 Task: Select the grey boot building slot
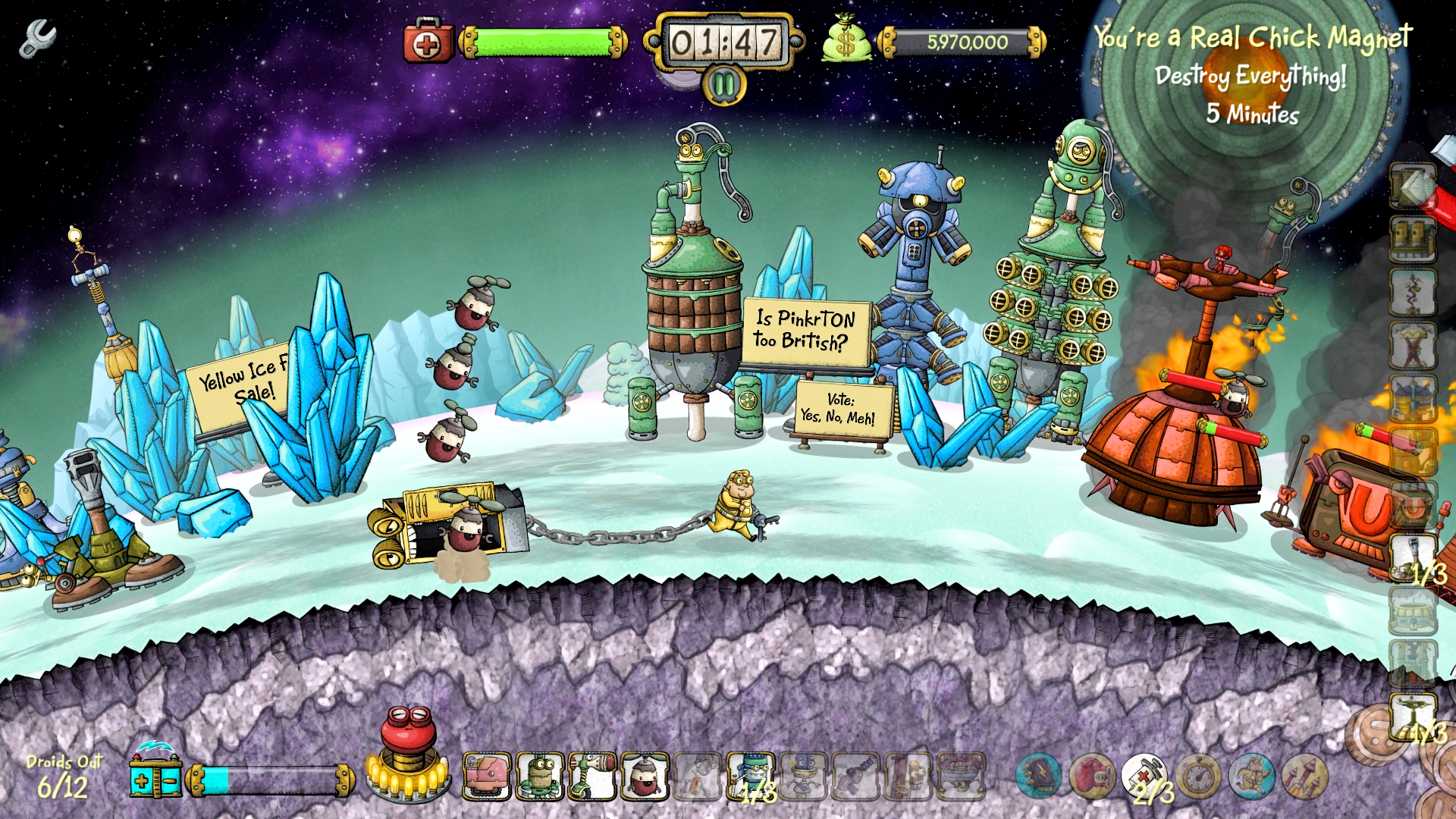coord(1413,557)
